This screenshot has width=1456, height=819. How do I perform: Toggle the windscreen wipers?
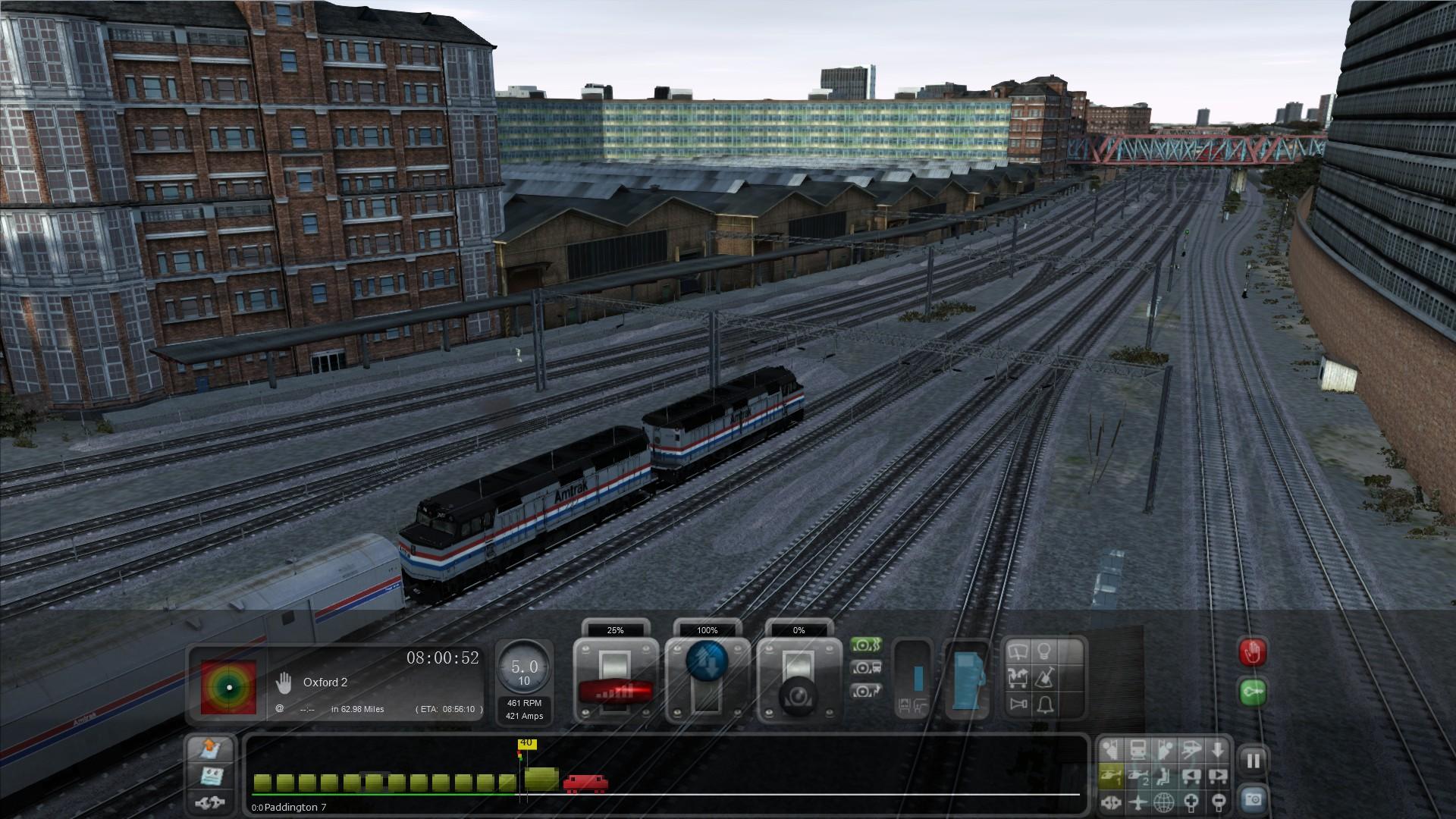pyautogui.click(x=1018, y=651)
